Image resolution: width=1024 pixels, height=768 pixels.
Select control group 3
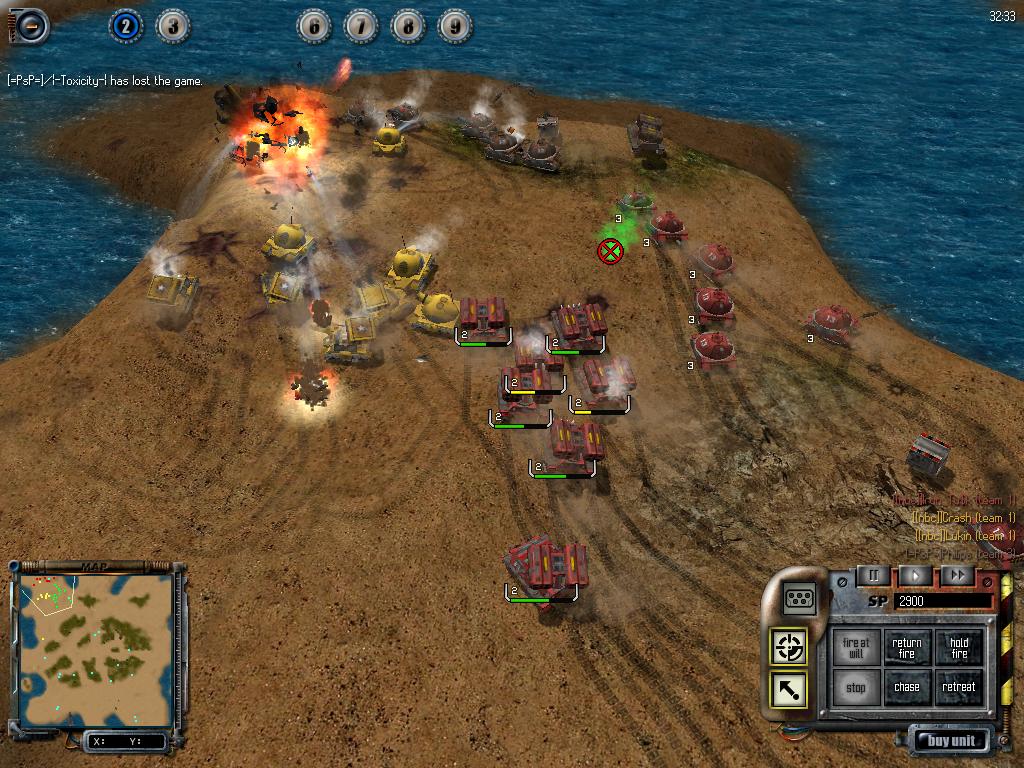coord(173,26)
